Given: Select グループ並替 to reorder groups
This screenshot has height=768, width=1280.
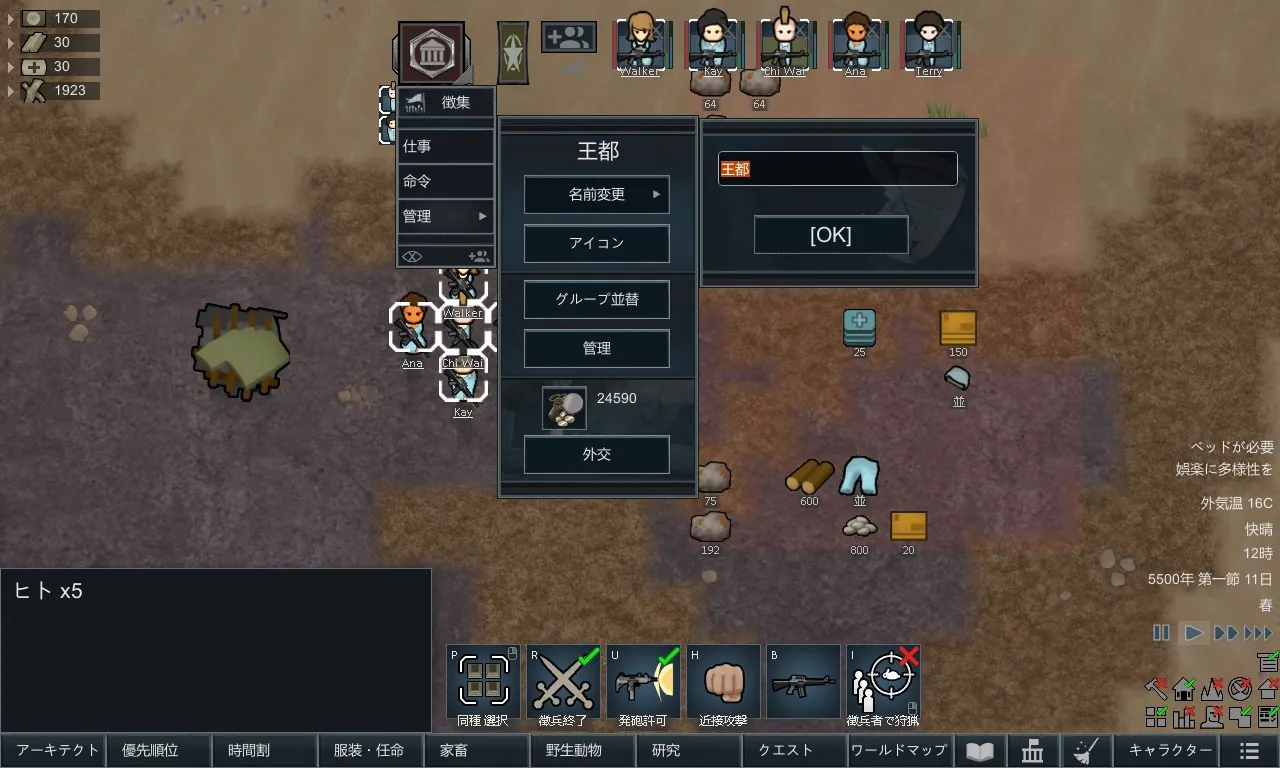Looking at the screenshot, I should (x=597, y=299).
